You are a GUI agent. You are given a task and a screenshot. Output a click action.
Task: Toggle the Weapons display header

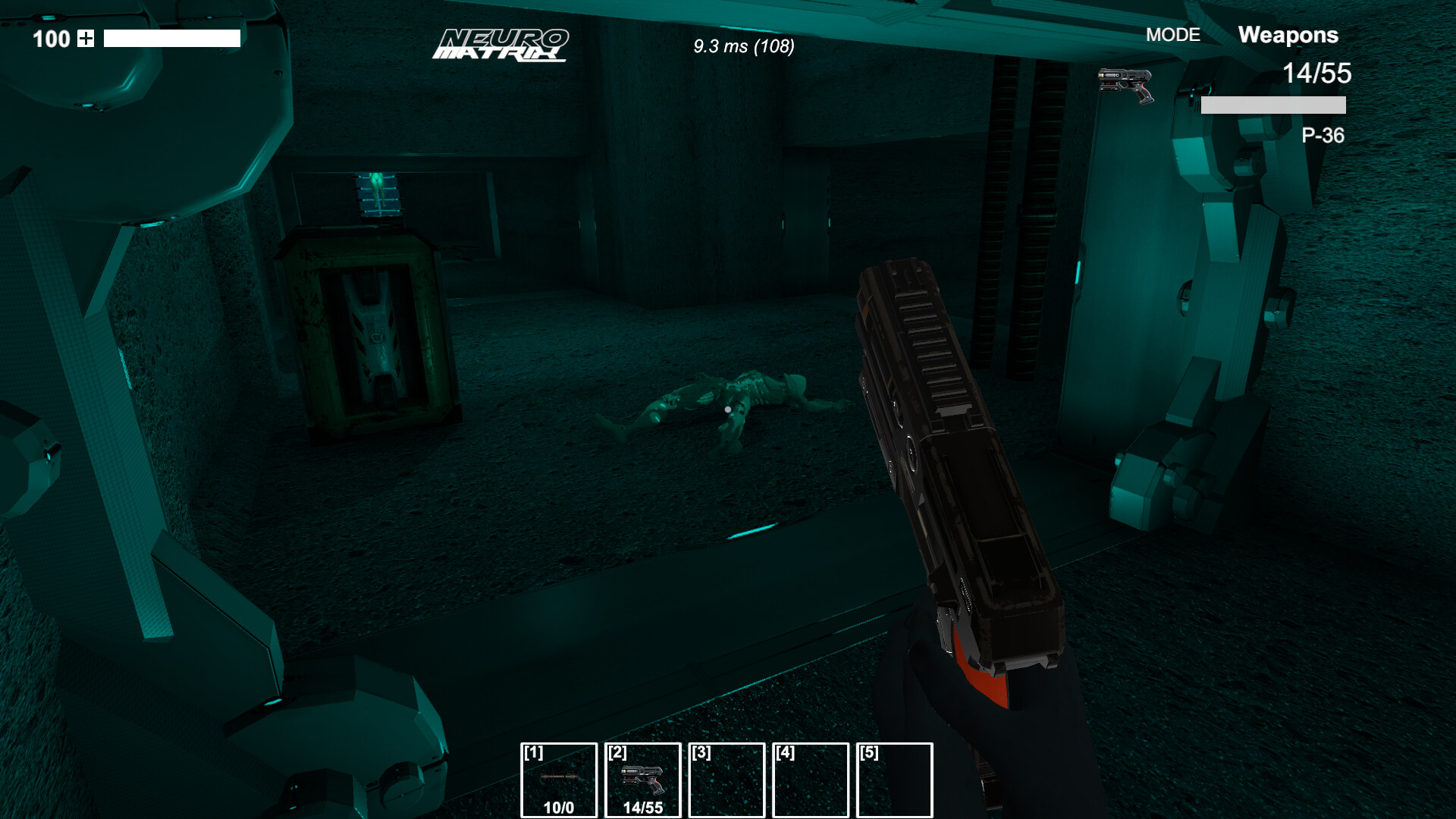pos(1288,35)
